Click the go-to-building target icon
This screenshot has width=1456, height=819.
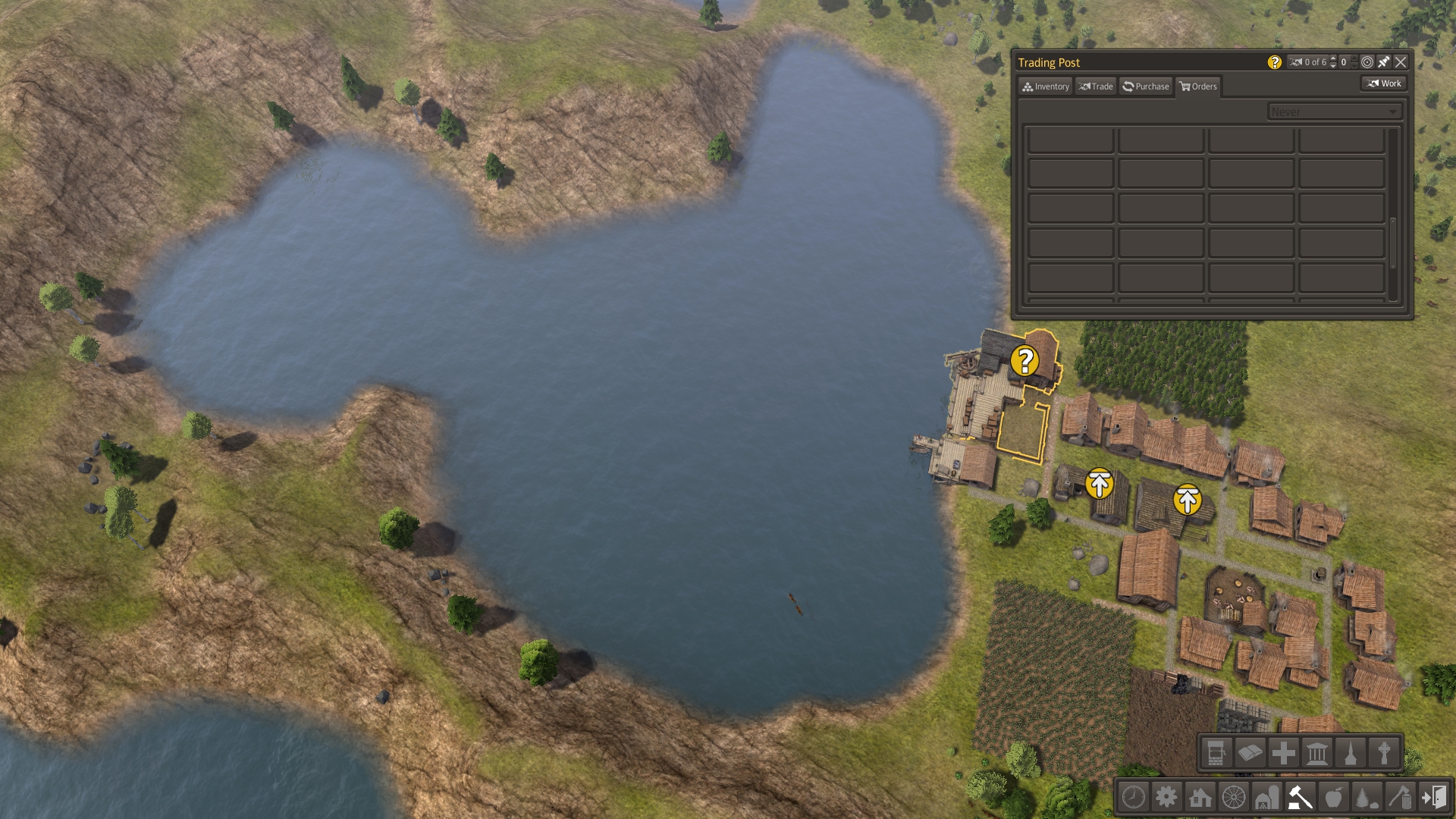tap(1367, 62)
